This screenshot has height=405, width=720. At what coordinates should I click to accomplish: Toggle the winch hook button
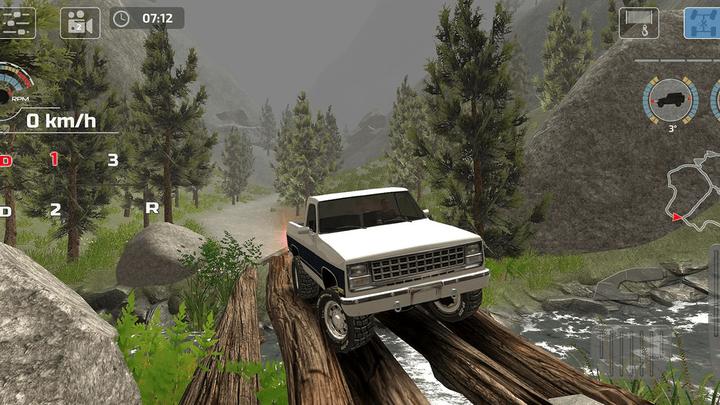tap(638, 22)
